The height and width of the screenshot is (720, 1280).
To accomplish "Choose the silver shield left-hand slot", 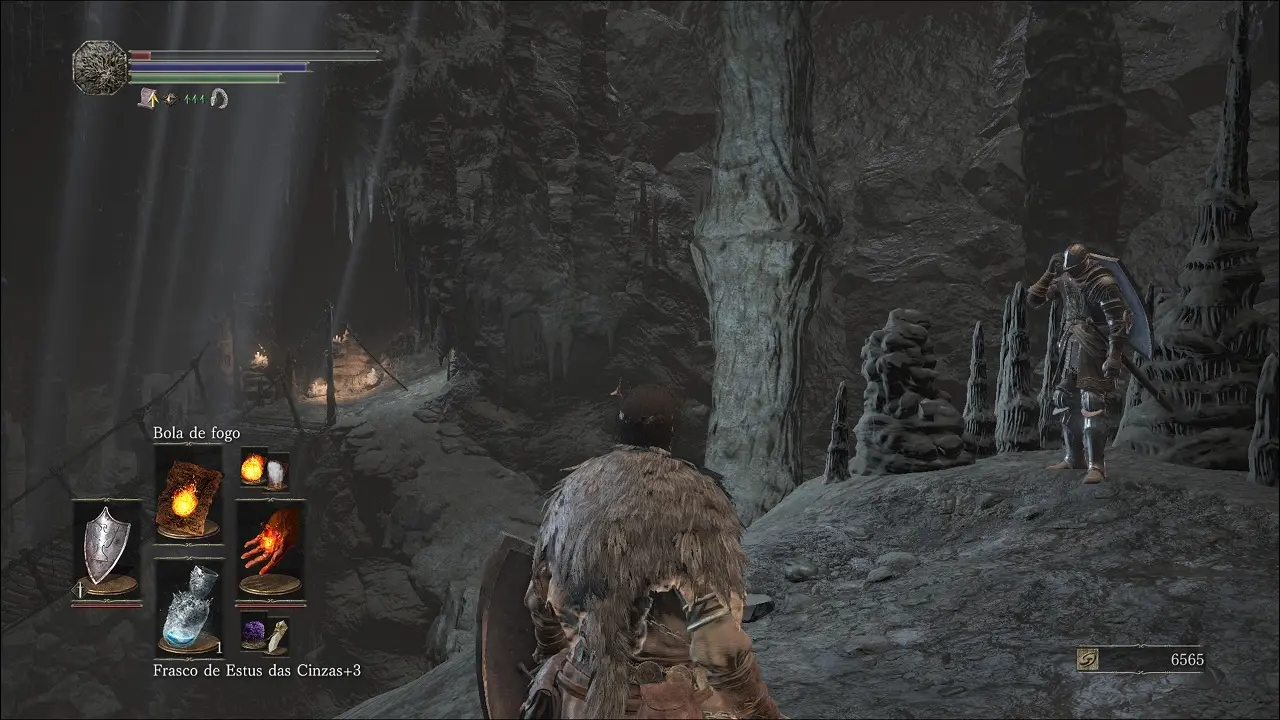I will tap(106, 548).
